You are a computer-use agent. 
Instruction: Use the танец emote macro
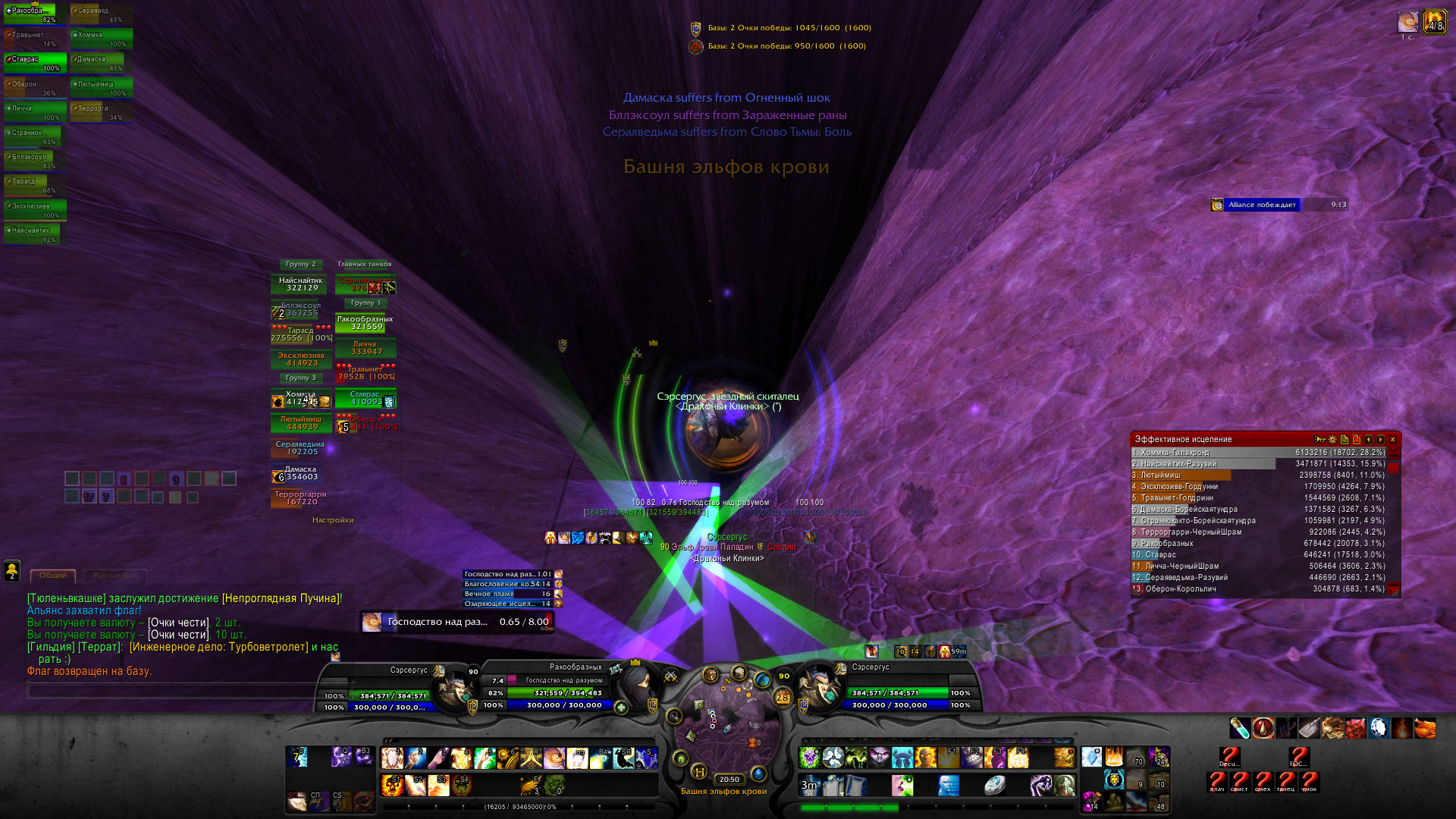point(1286,781)
